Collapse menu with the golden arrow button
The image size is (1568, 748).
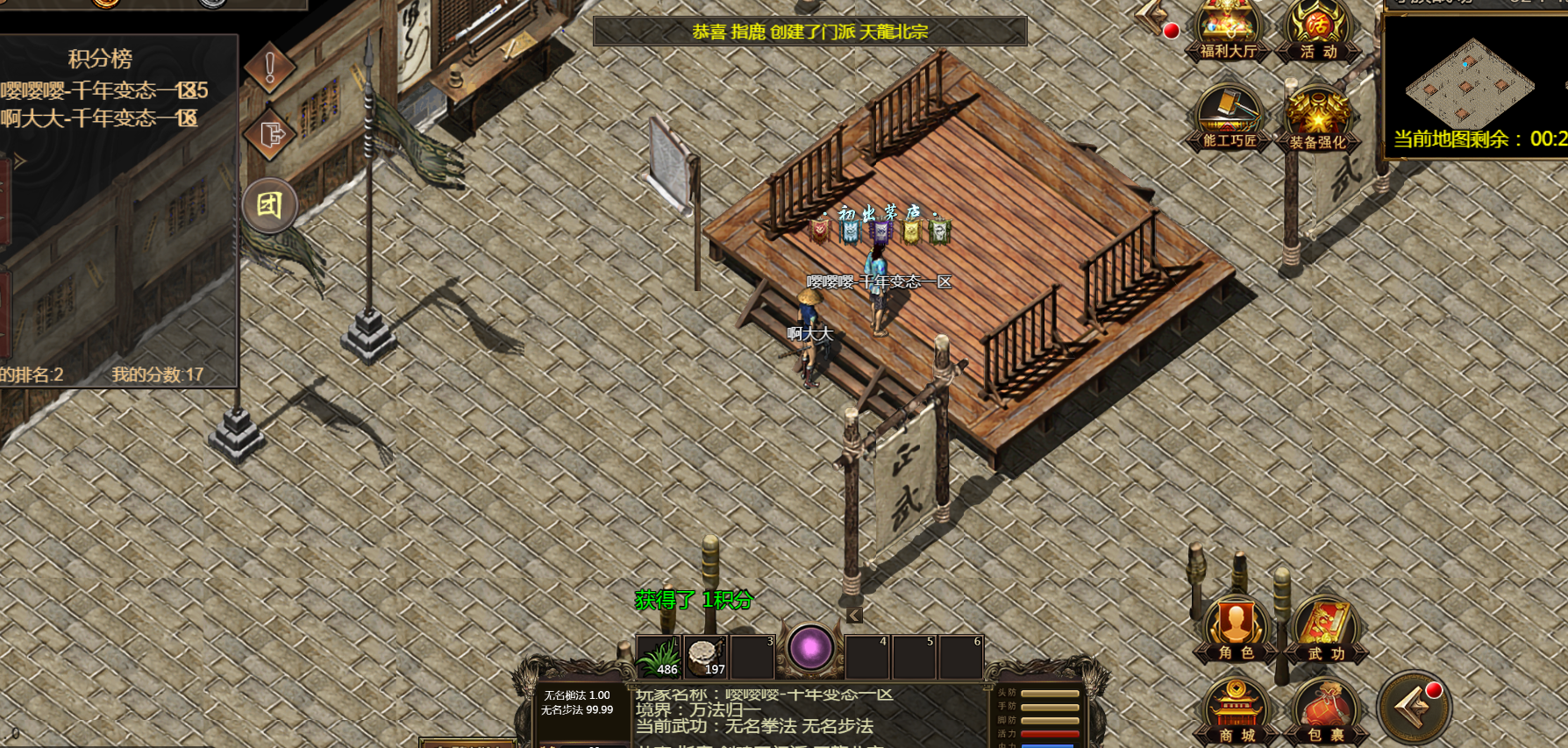[1414, 708]
